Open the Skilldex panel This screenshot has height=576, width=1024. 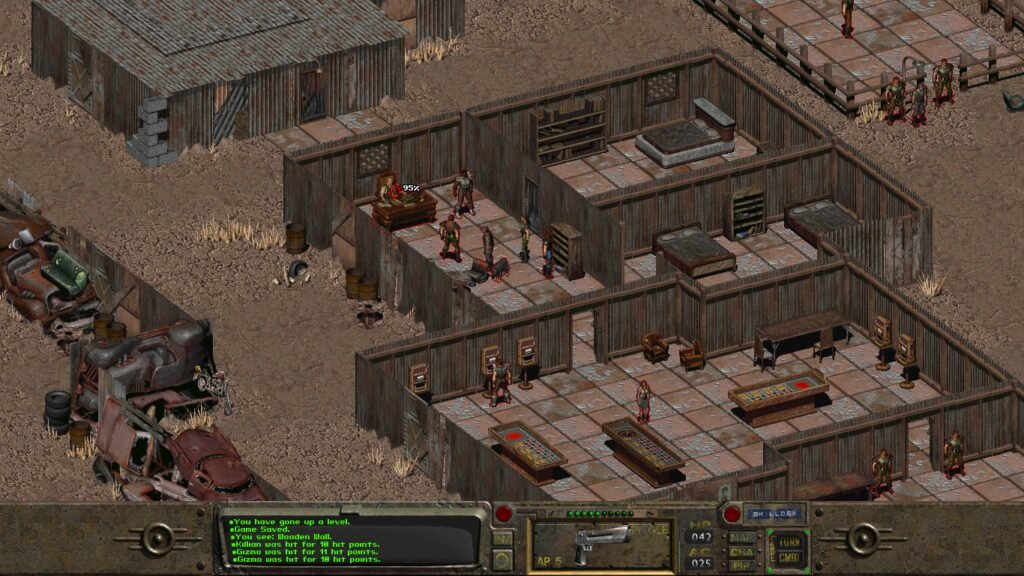772,514
